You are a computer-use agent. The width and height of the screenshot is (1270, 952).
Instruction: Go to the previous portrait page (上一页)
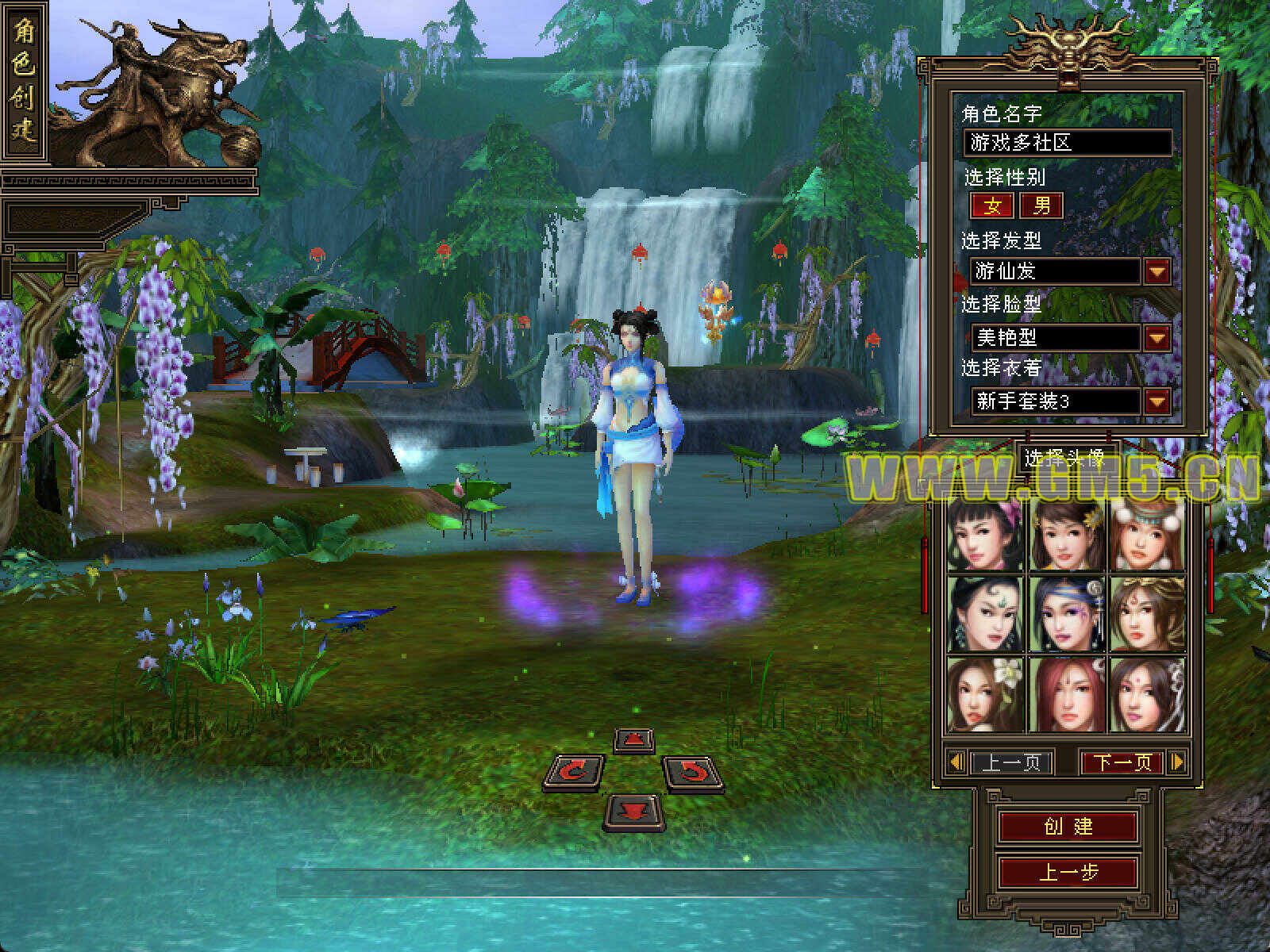[1010, 762]
